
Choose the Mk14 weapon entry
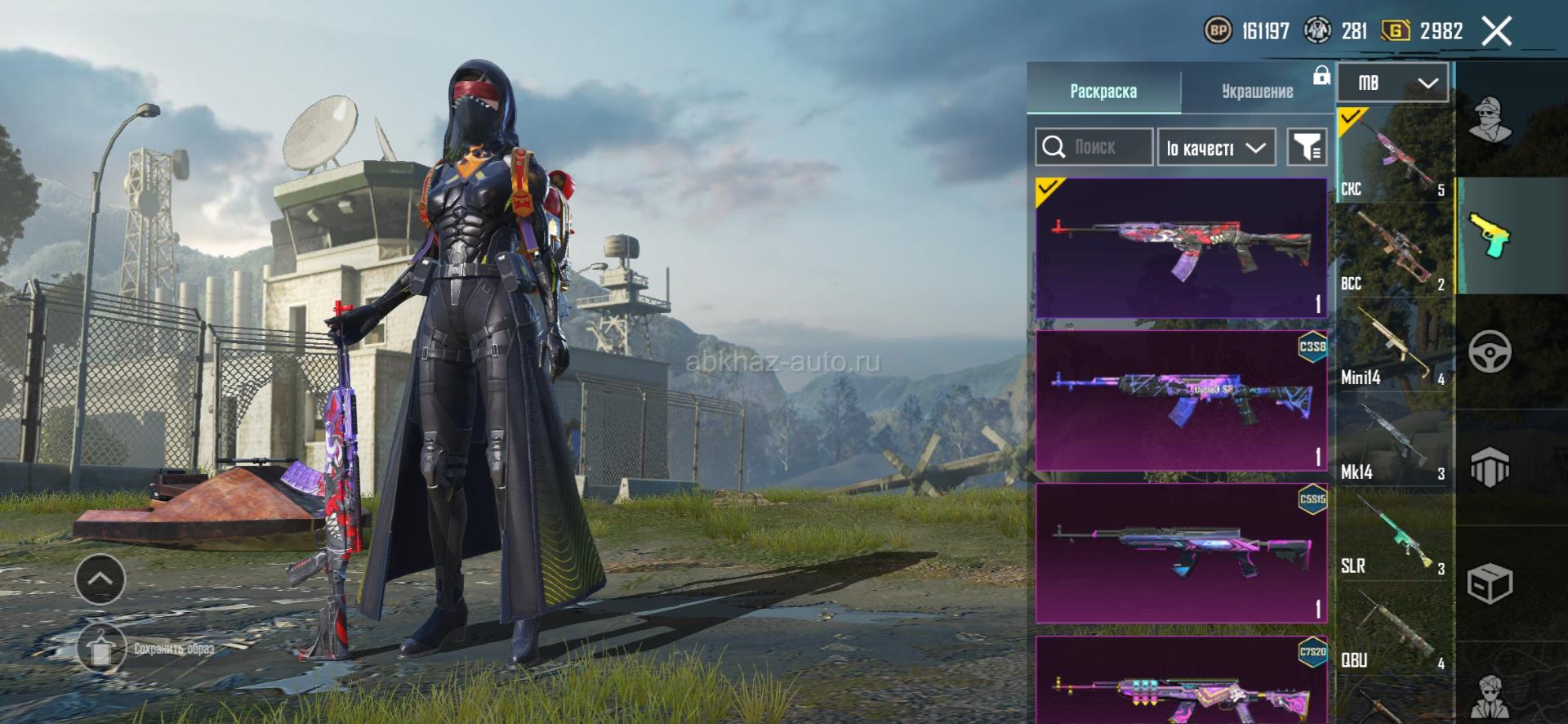[x=1393, y=440]
